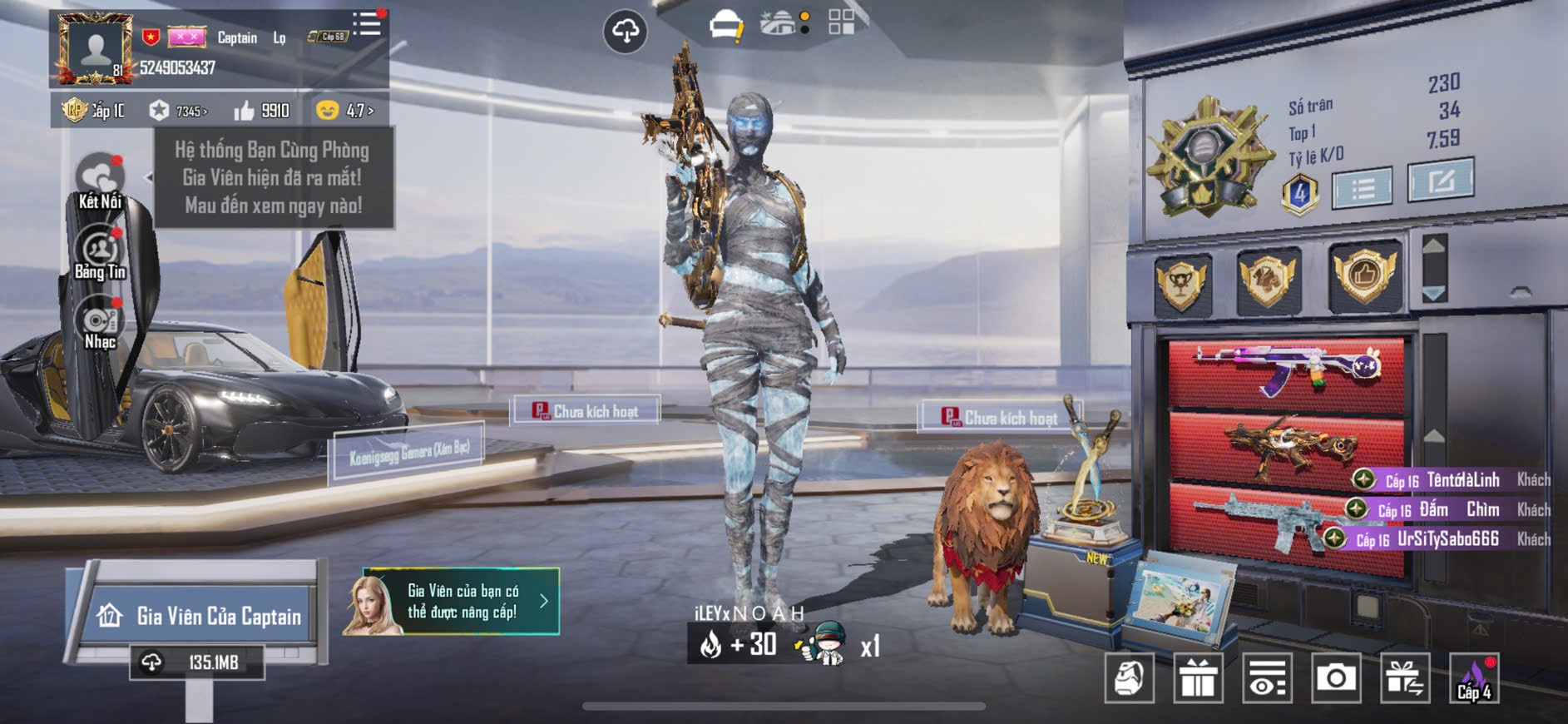Open the Gia Viên upgrade notification banner
This screenshot has width=1568, height=724.
452,602
